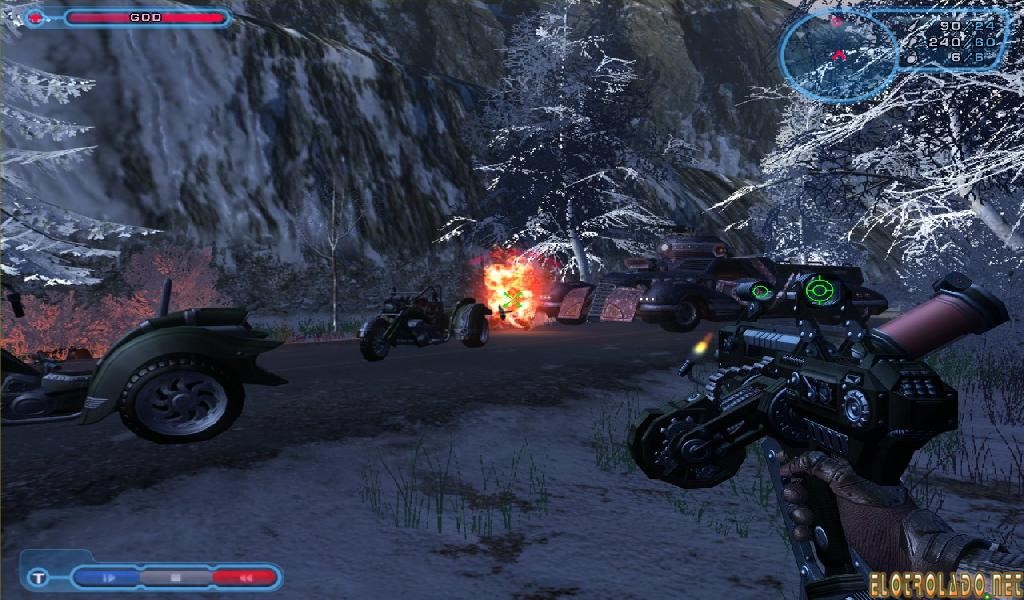Image resolution: width=1024 pixels, height=600 pixels.
Task: Trigger the red time-rewind control
Action: (243, 577)
